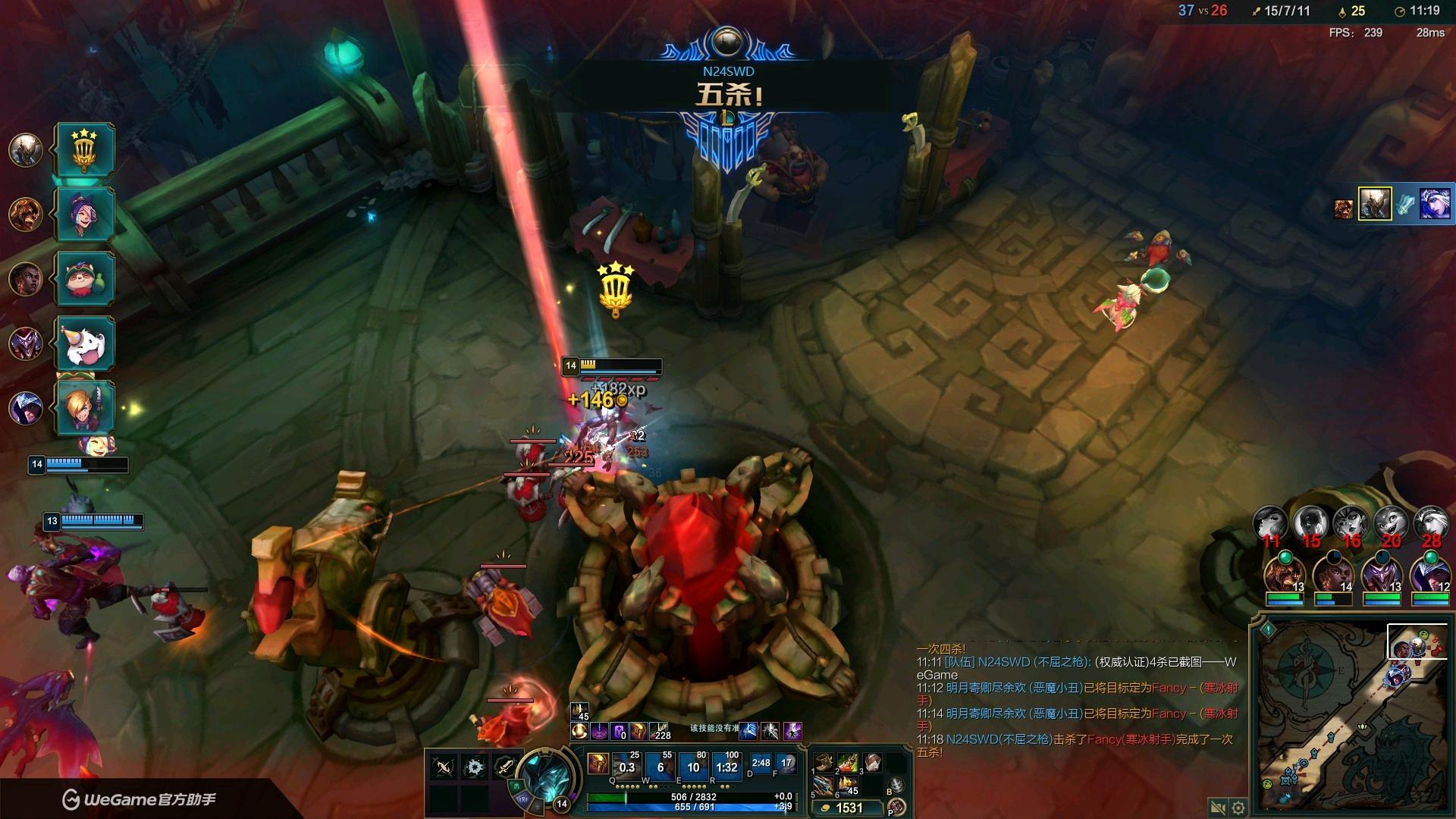Click the passive ability icon beside Q
The image size is (1456, 819).
pos(598,763)
